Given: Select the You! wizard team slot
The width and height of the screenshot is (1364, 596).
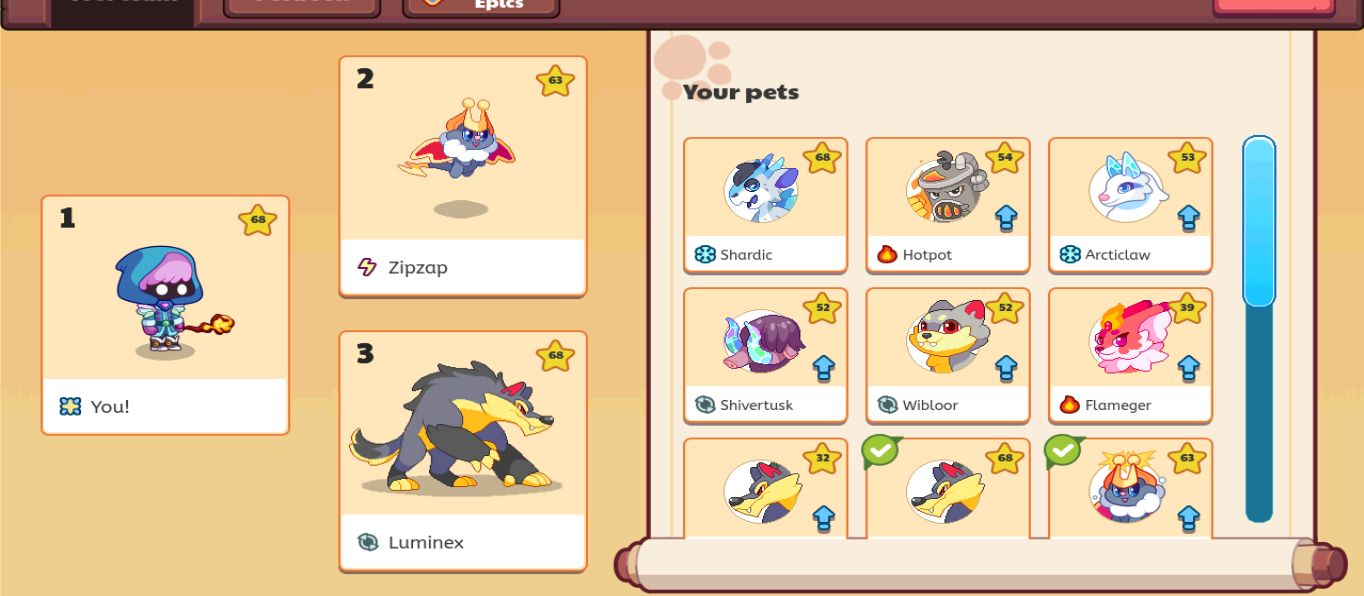Looking at the screenshot, I should tap(165, 314).
